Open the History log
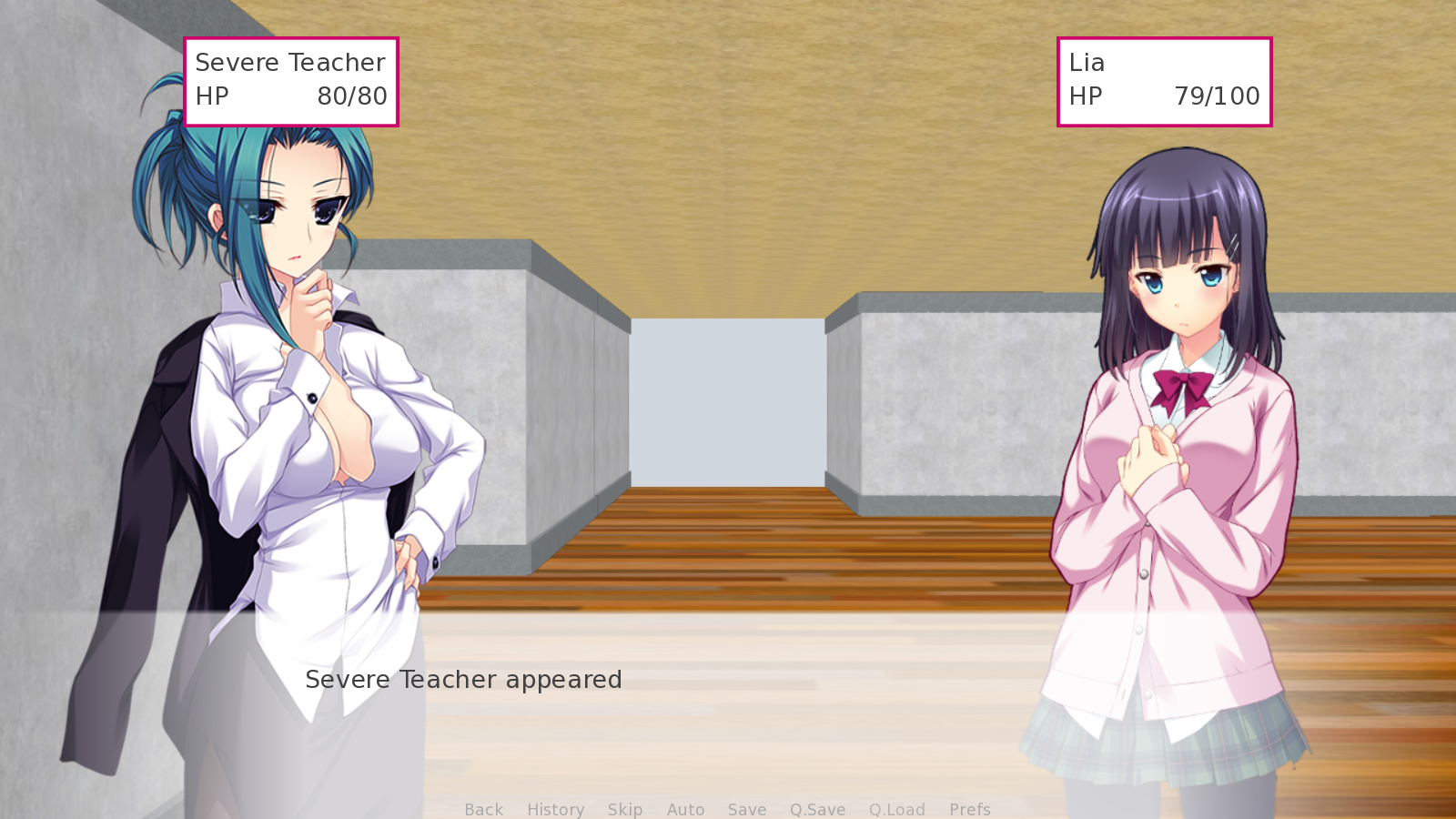This screenshot has height=819, width=1456. 555,809
